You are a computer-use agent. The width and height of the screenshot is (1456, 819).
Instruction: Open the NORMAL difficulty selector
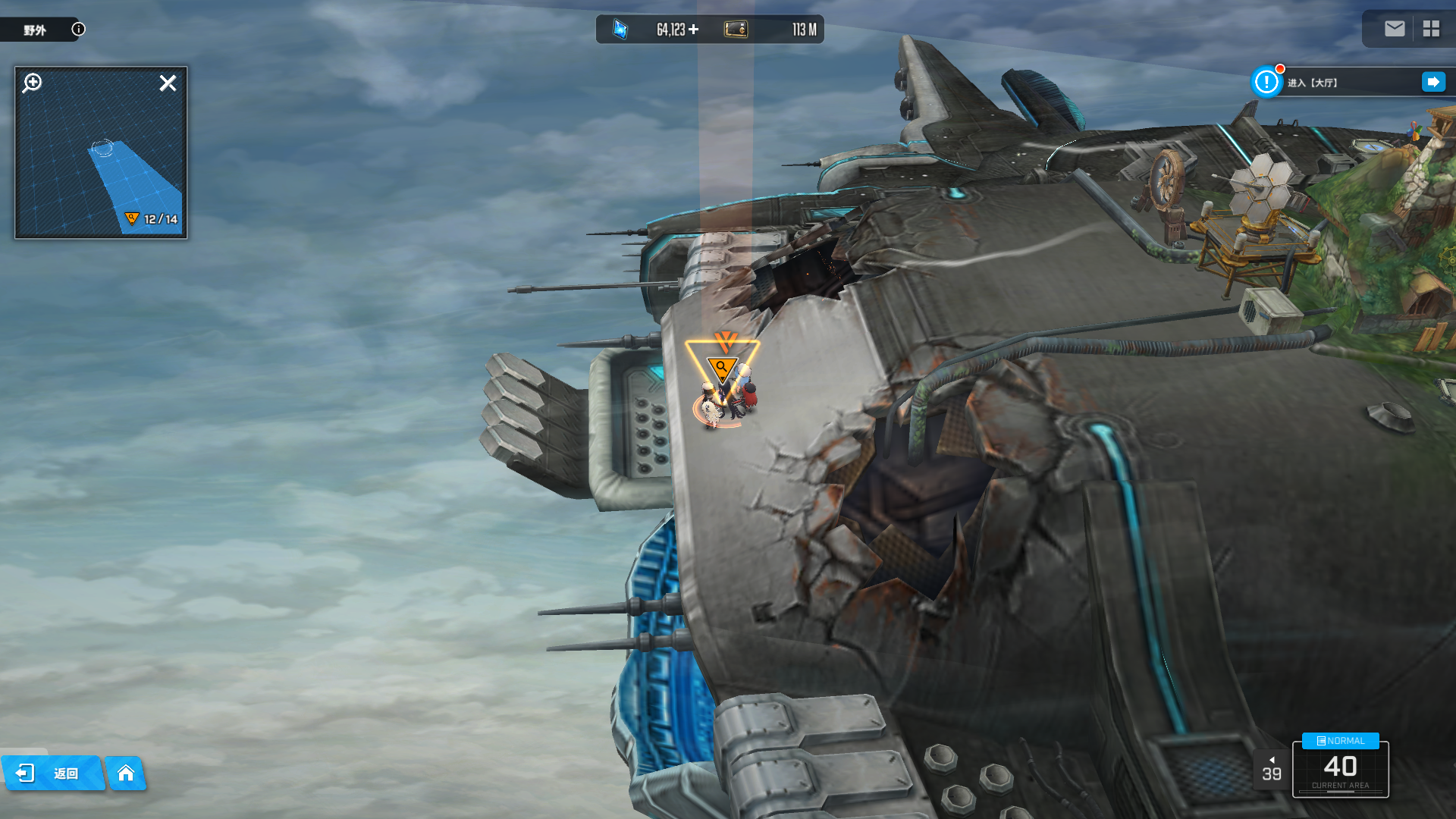point(1340,741)
